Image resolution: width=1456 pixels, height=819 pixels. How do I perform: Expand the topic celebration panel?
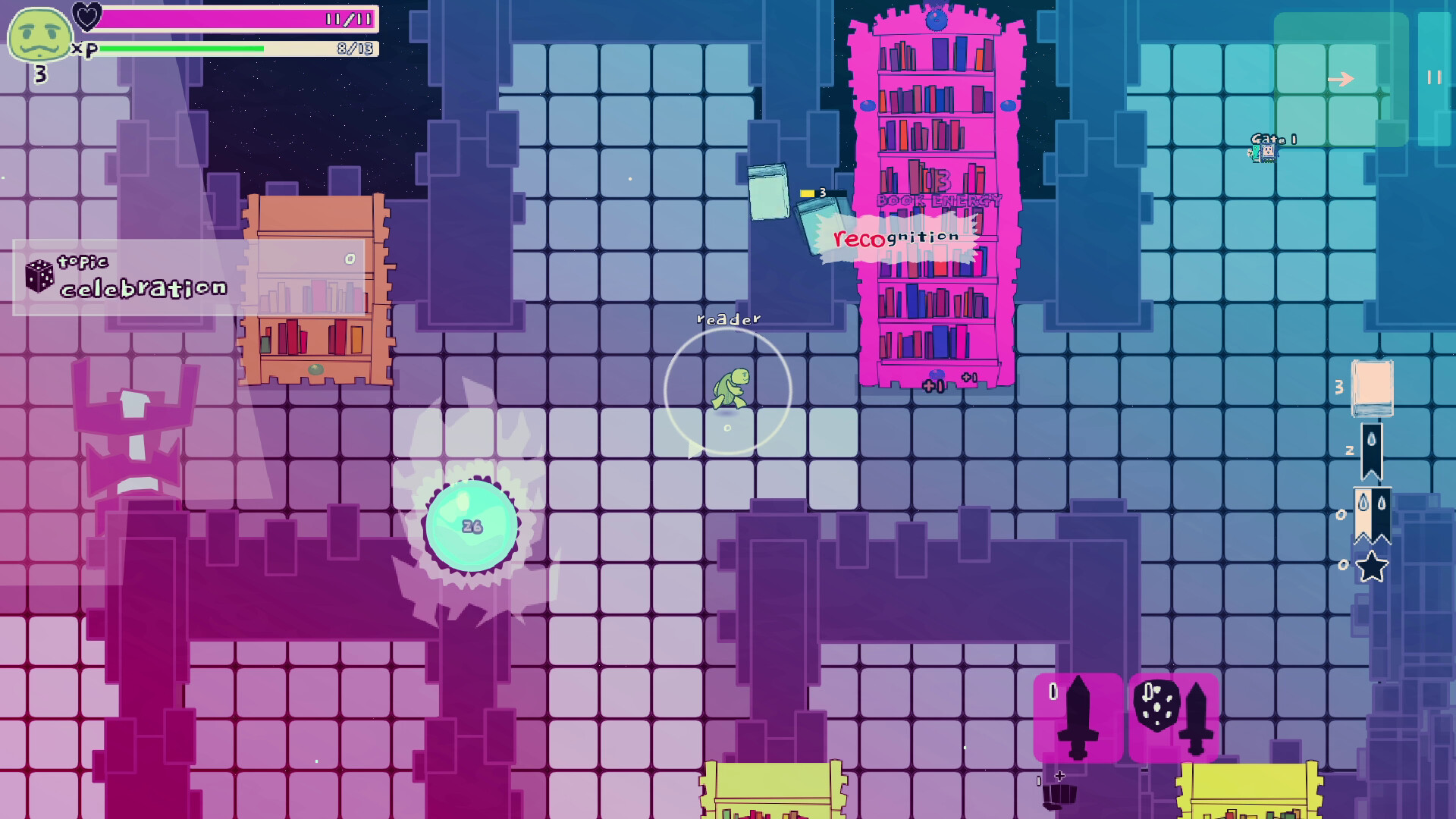pos(121,281)
